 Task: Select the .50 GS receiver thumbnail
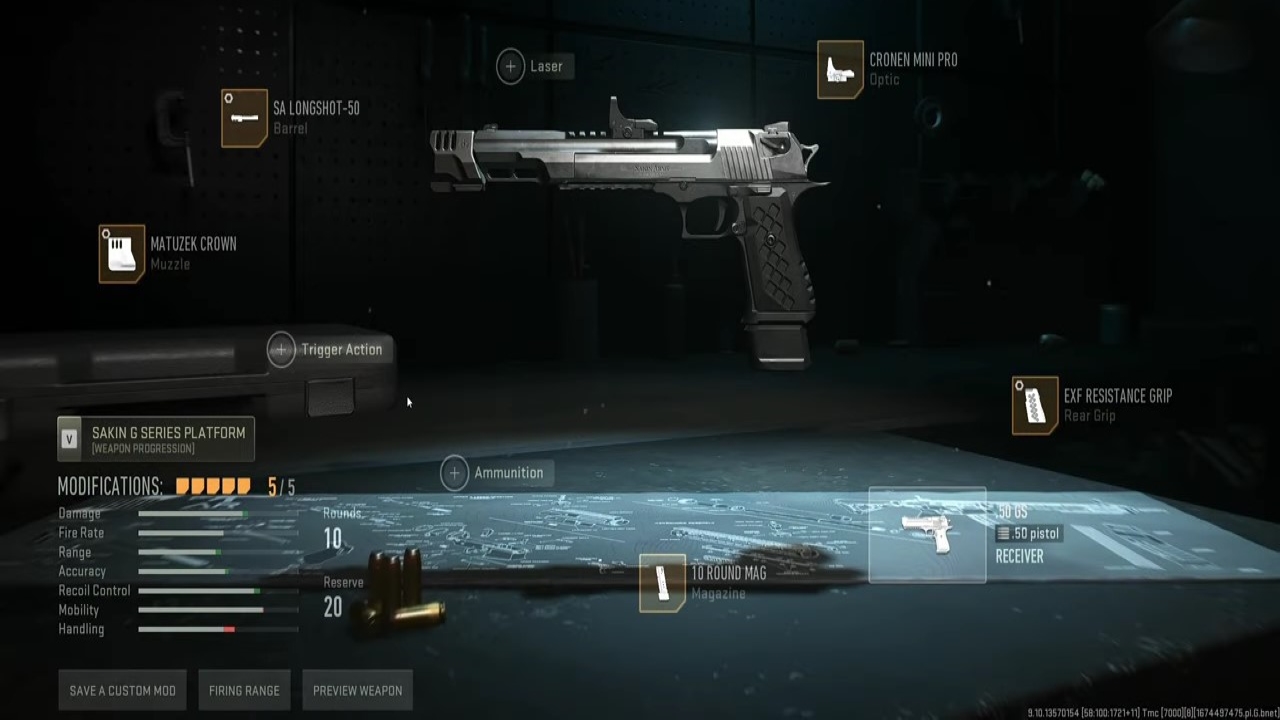[x=928, y=533]
